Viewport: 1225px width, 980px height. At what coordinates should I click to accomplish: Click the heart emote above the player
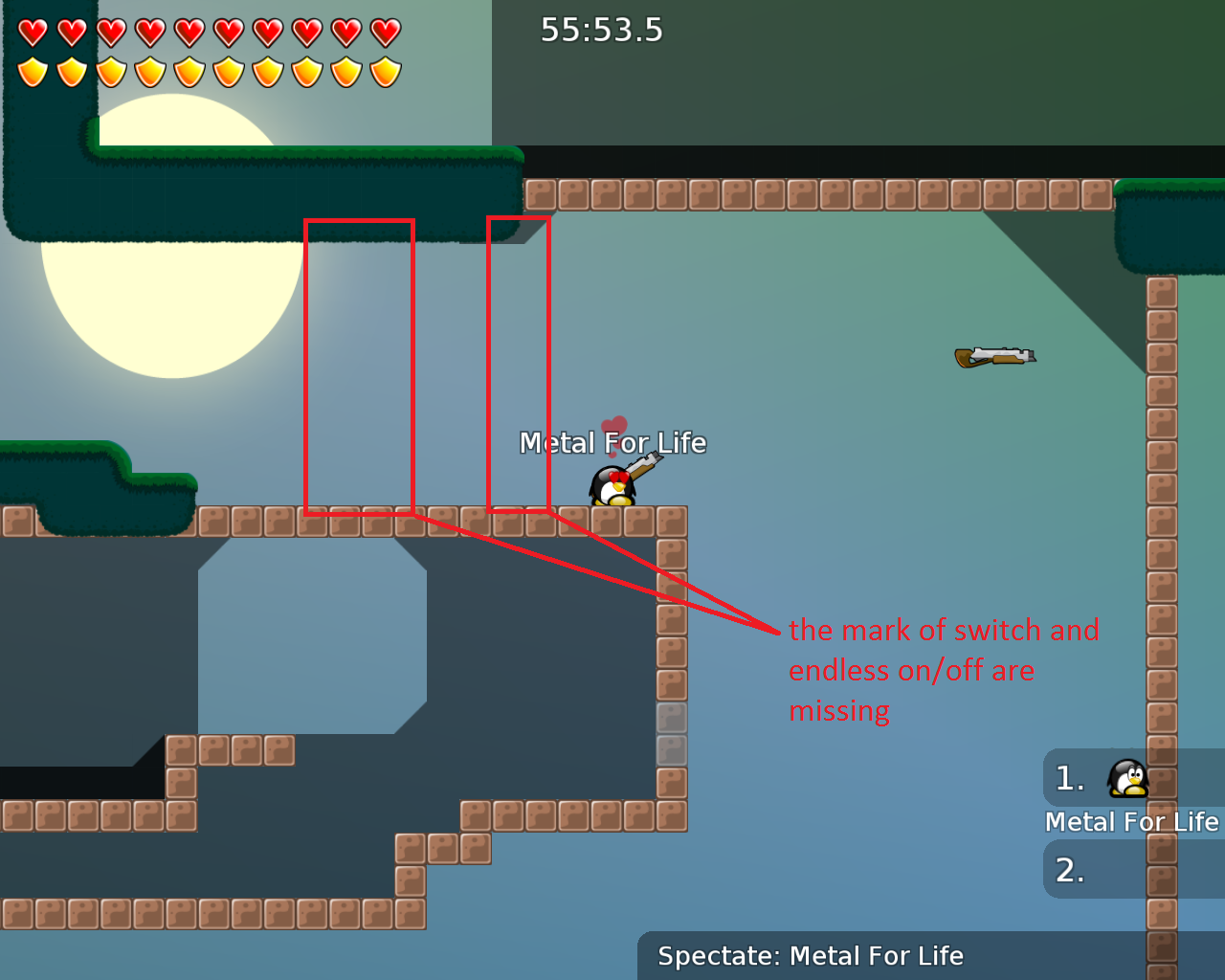pos(613,425)
